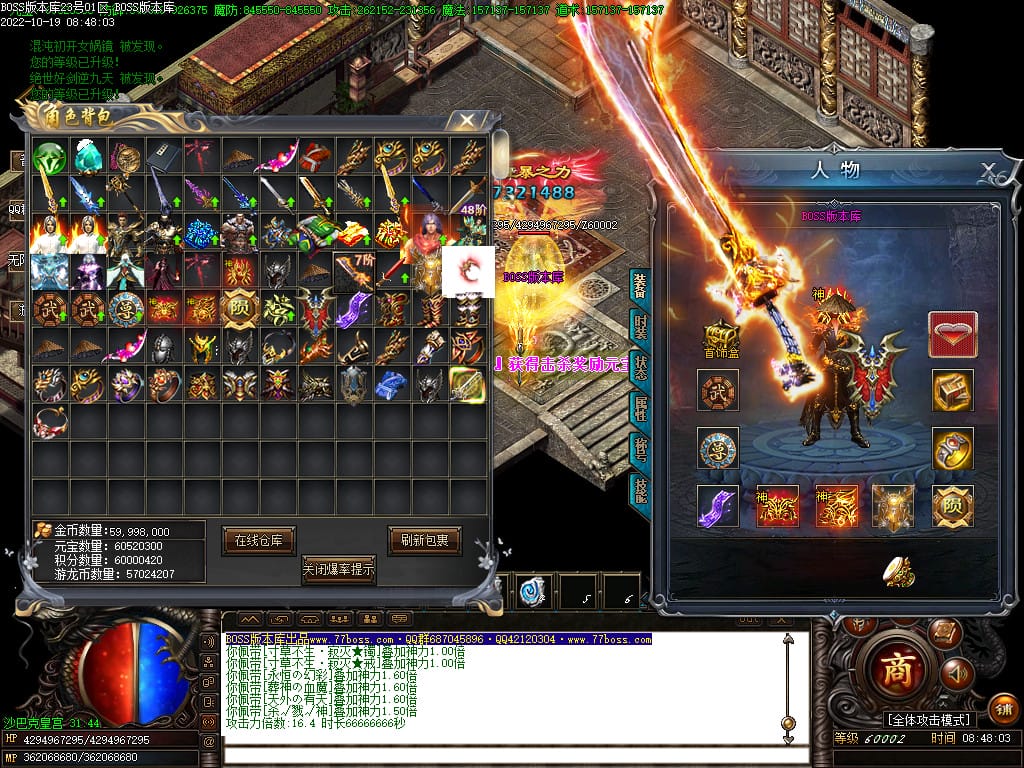This screenshot has height=768, width=1024.
Task: Click the 全体攻击模式 attack mode label
Action: click(929, 719)
